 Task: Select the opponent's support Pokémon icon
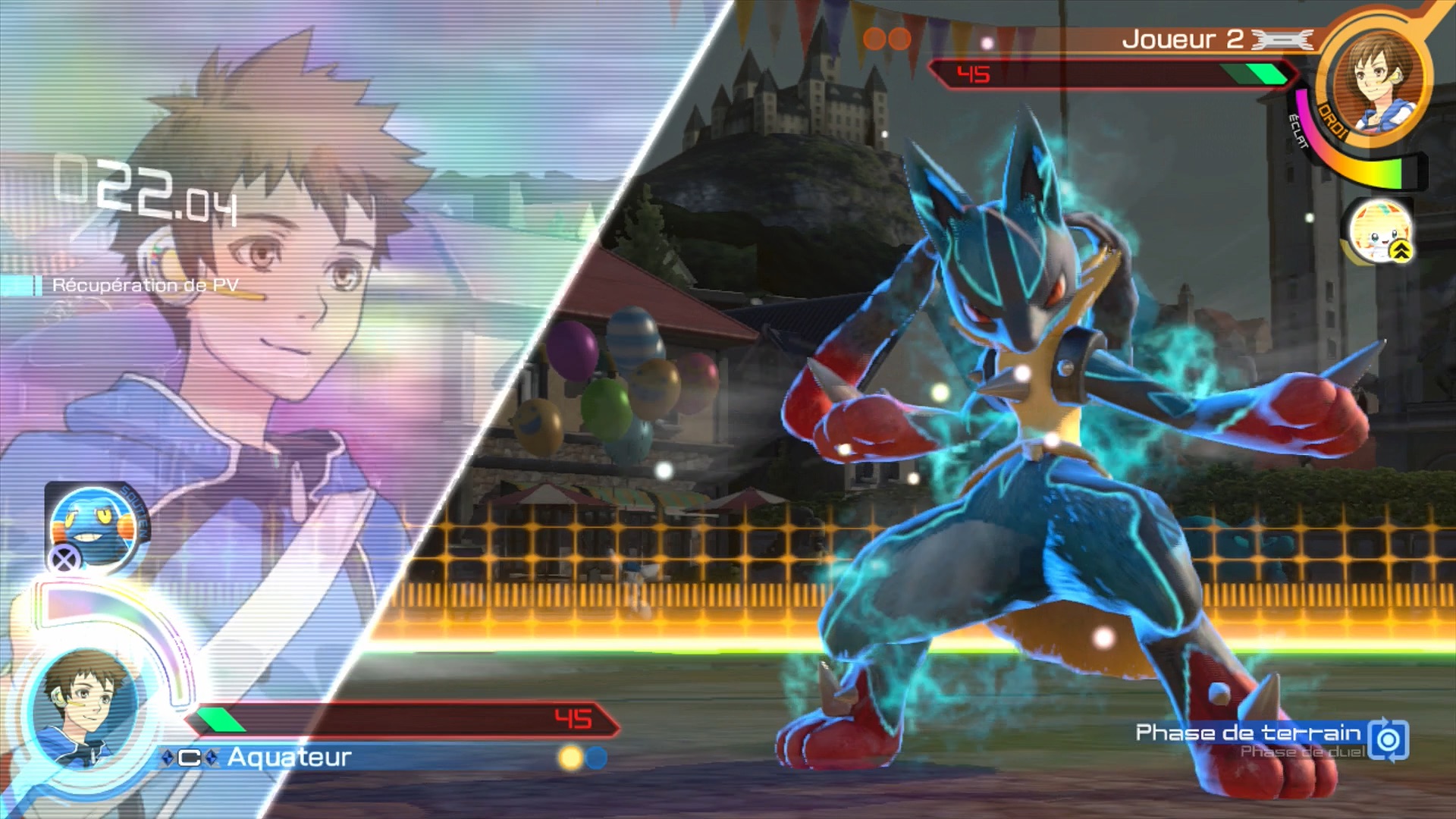[1379, 231]
